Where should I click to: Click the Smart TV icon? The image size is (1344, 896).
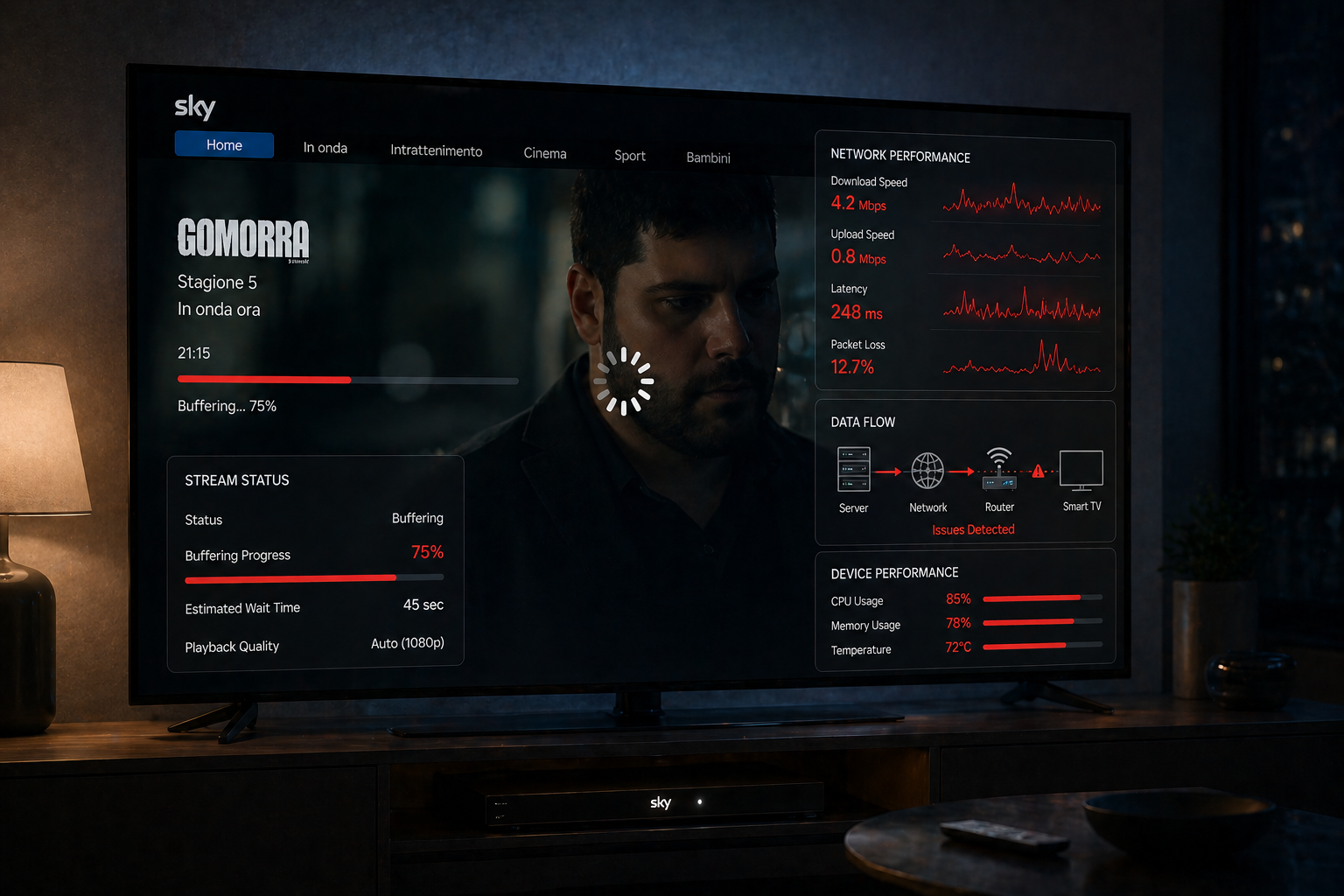tap(1081, 469)
